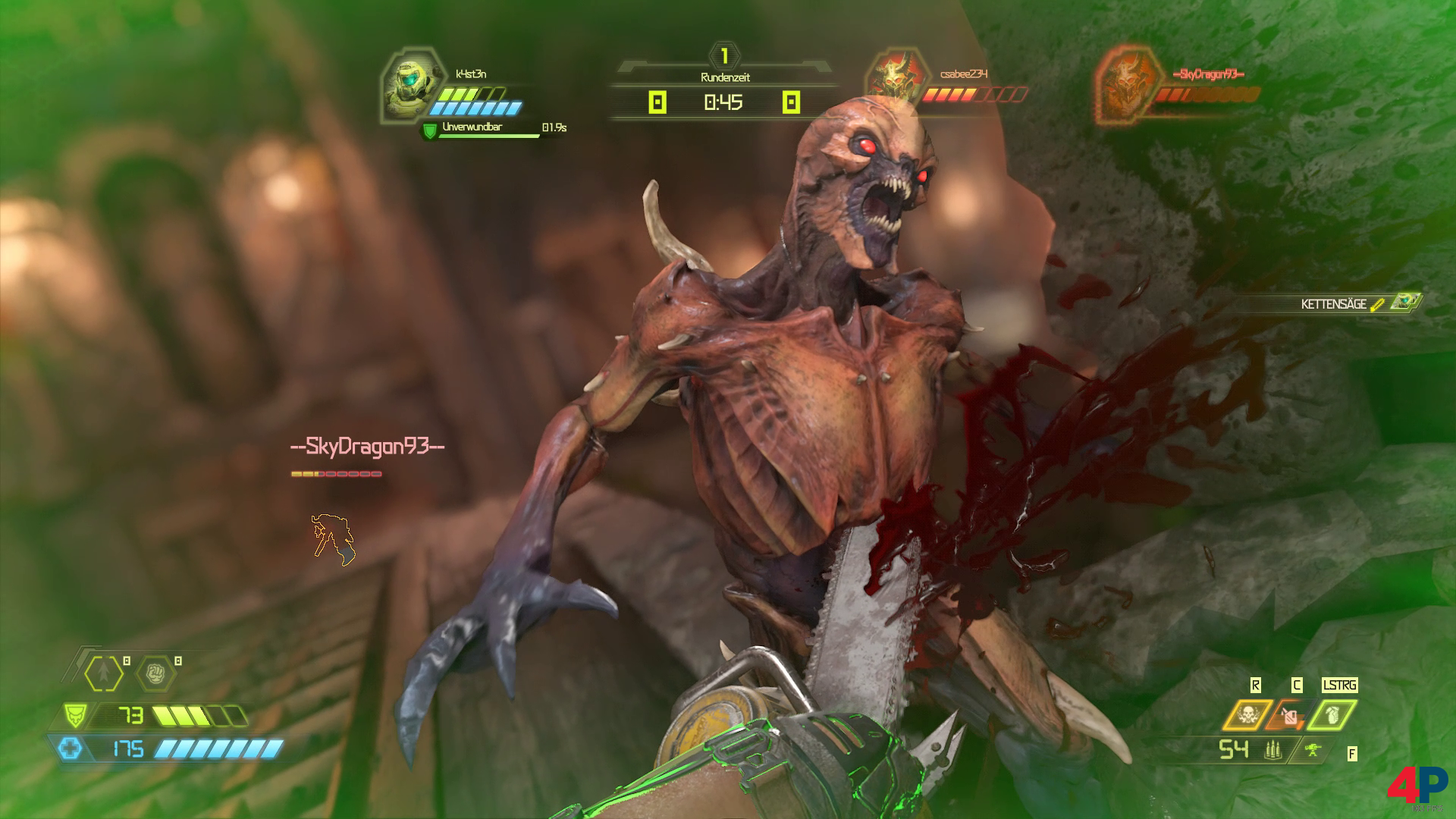
Task: Select the skull flame belch ability icon
Action: click(1246, 715)
